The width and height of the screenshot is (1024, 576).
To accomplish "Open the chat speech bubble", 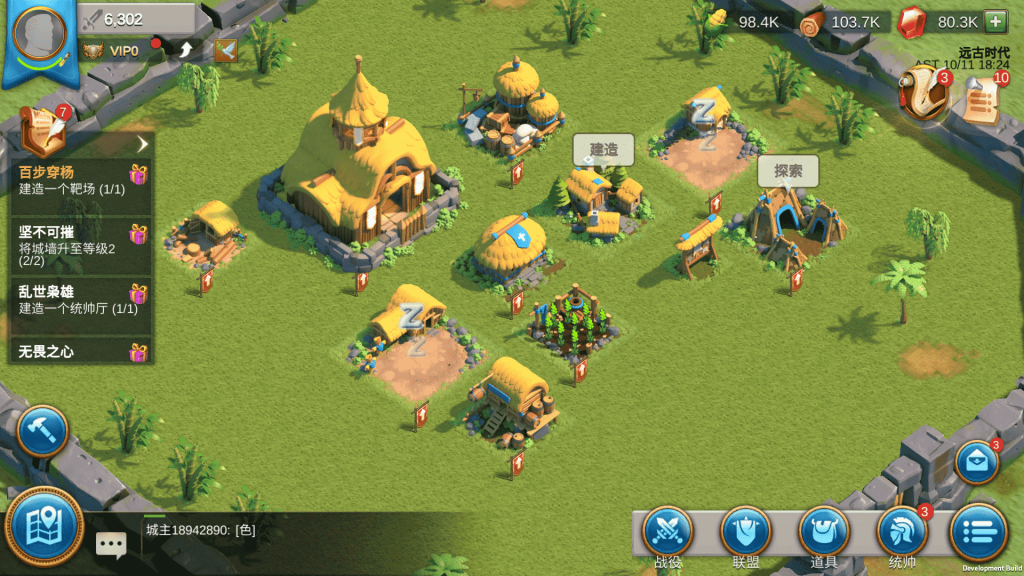I will [x=111, y=544].
